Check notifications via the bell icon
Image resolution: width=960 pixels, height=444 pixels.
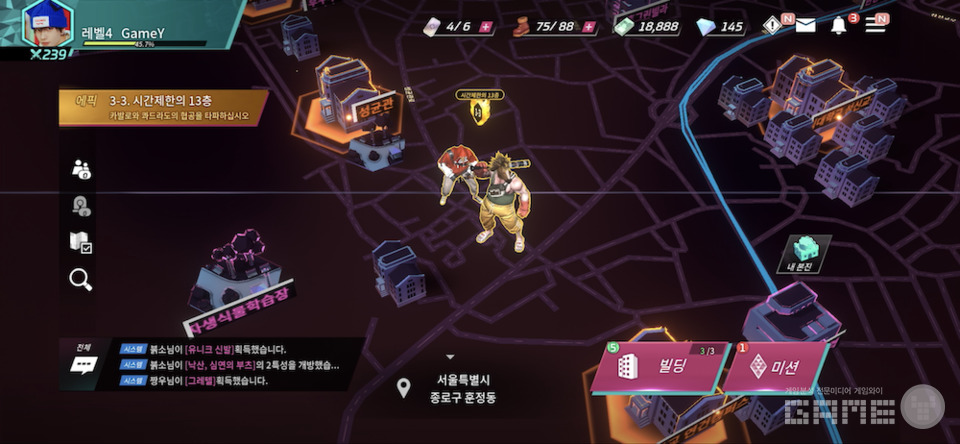click(x=839, y=25)
